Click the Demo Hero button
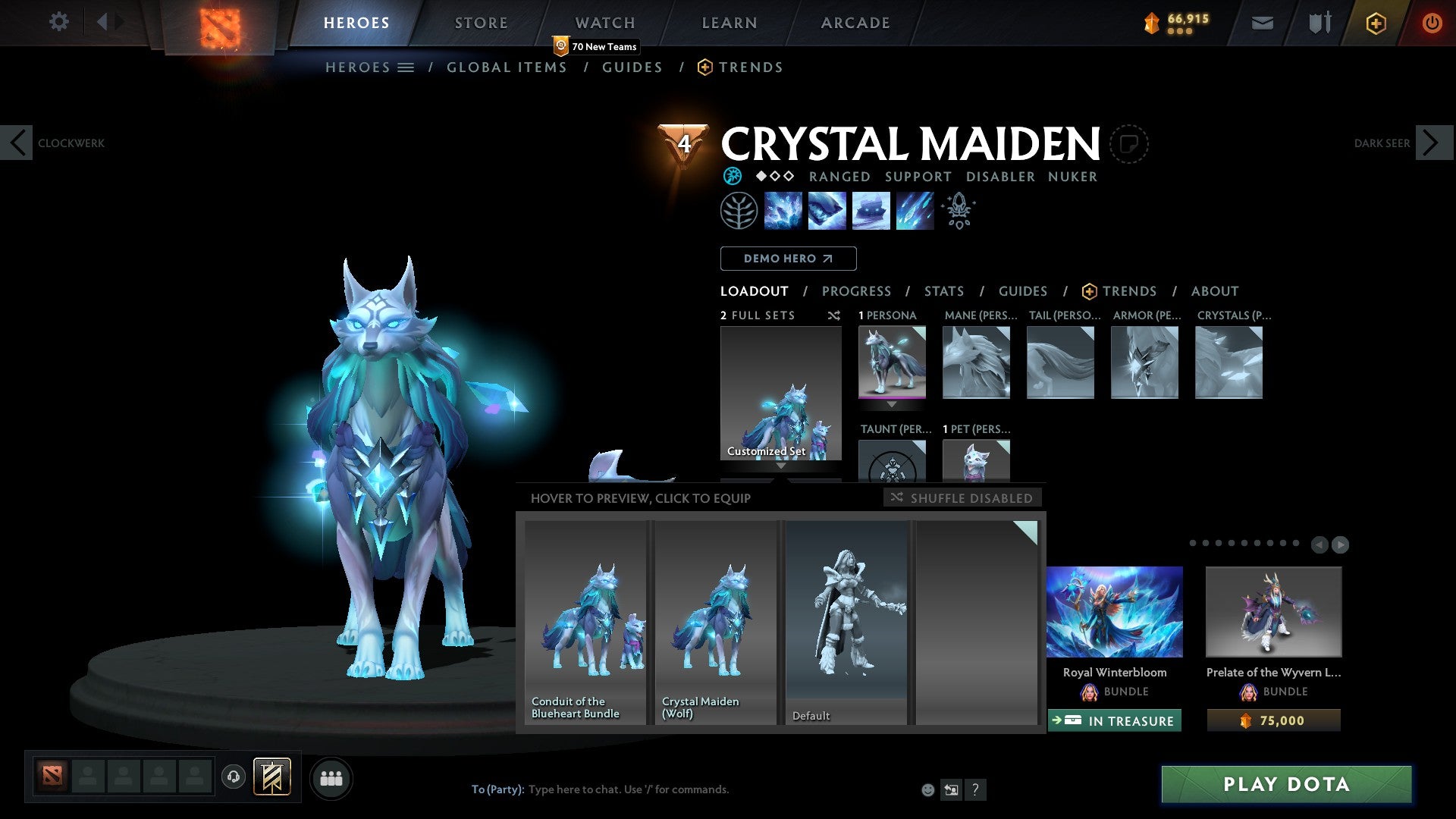The image size is (1456, 819). pyautogui.click(x=788, y=259)
